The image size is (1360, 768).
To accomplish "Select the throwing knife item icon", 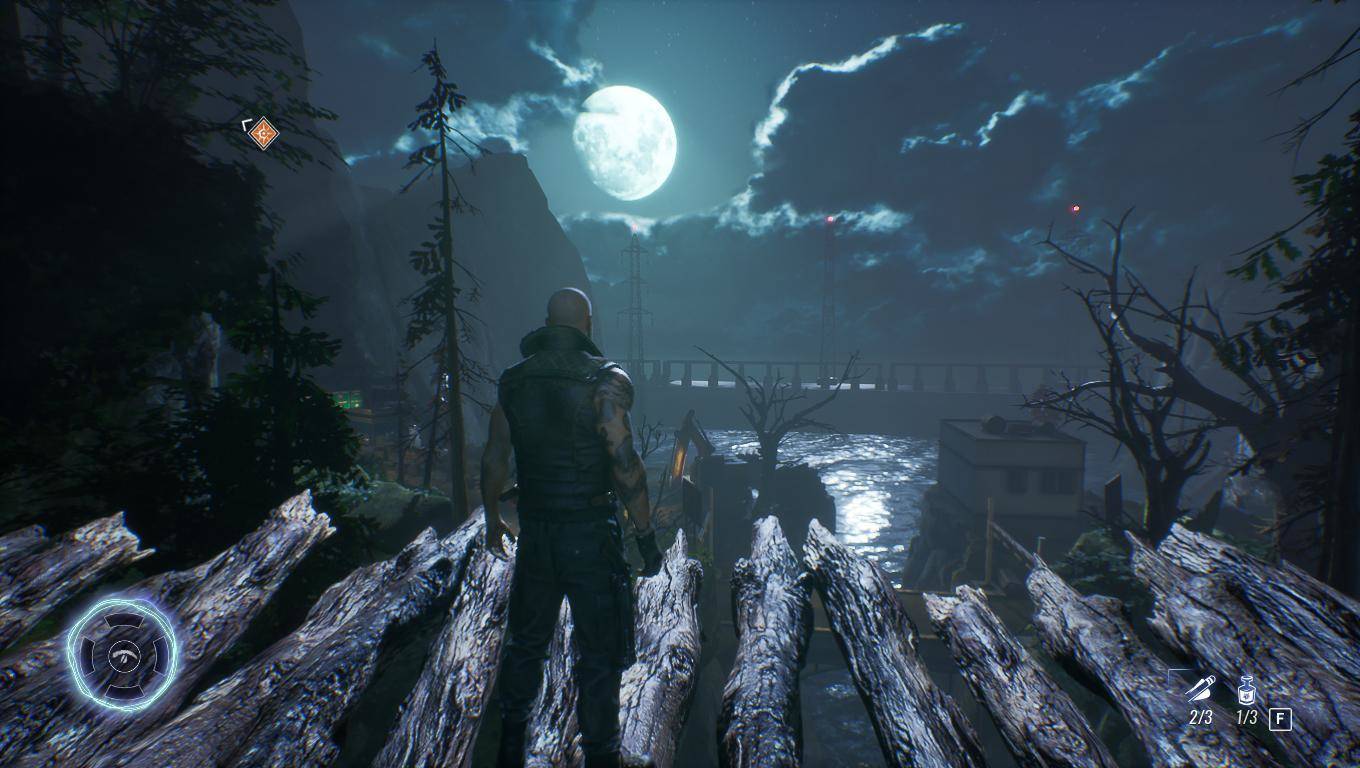I will click(x=1200, y=688).
